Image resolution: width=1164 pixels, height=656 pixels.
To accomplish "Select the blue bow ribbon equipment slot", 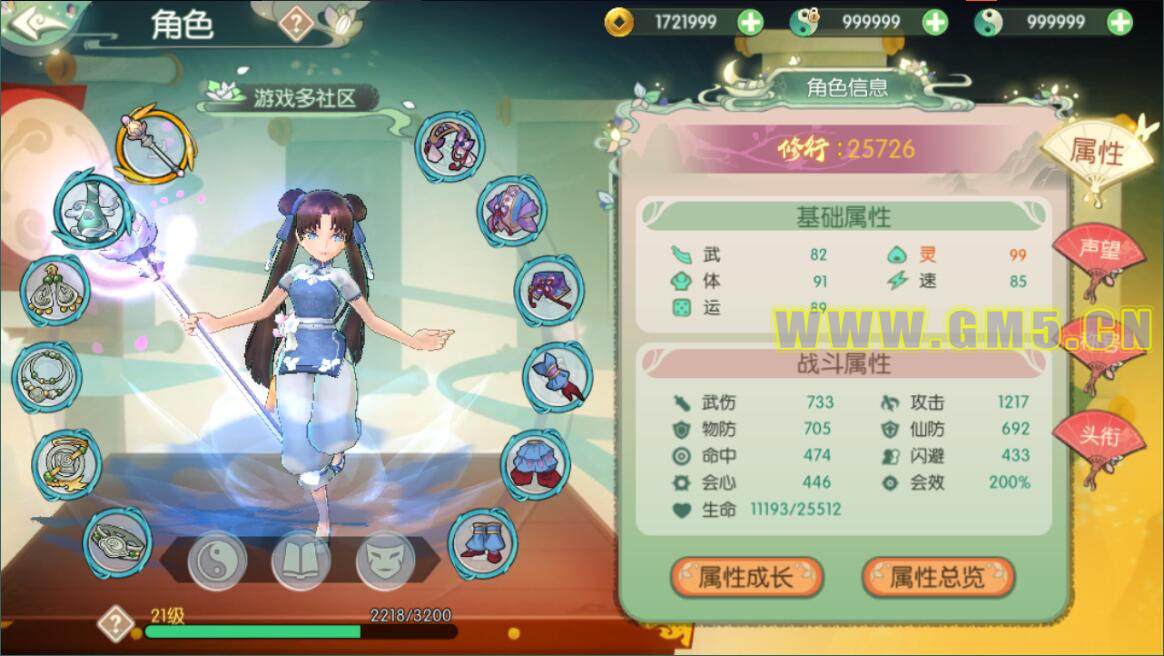I will (557, 378).
